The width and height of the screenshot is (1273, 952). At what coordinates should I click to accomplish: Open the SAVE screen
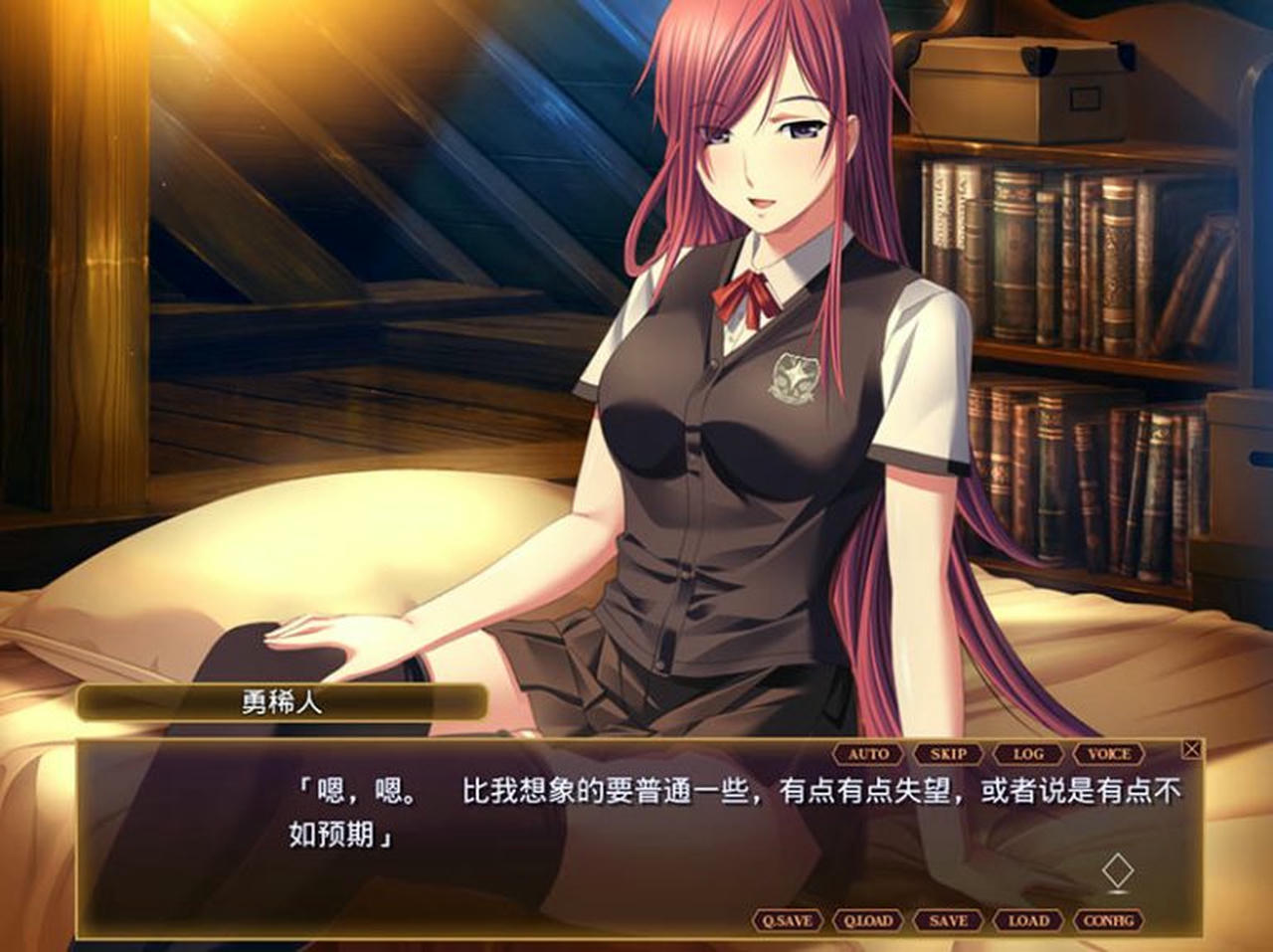(947, 921)
